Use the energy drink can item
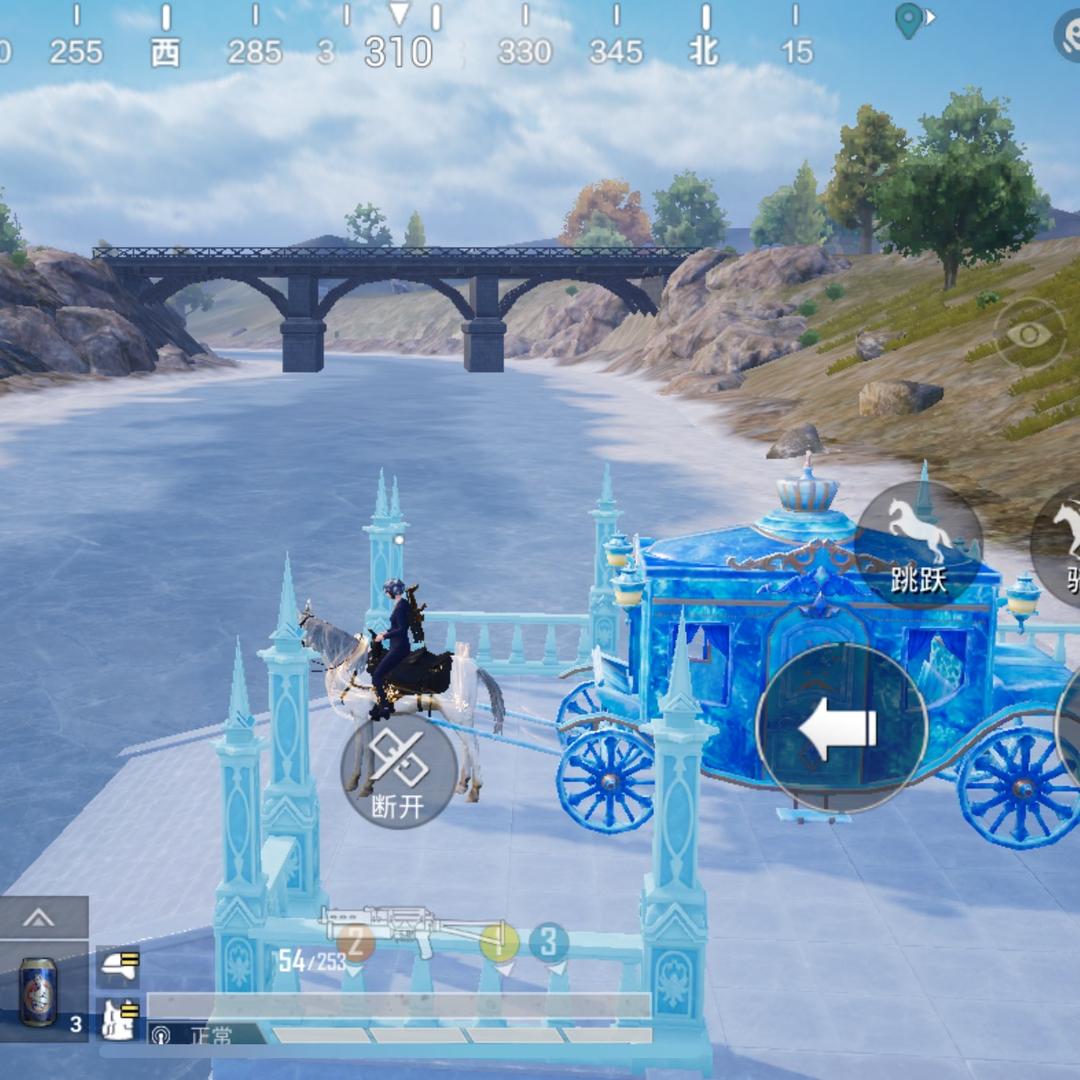 tap(39, 991)
